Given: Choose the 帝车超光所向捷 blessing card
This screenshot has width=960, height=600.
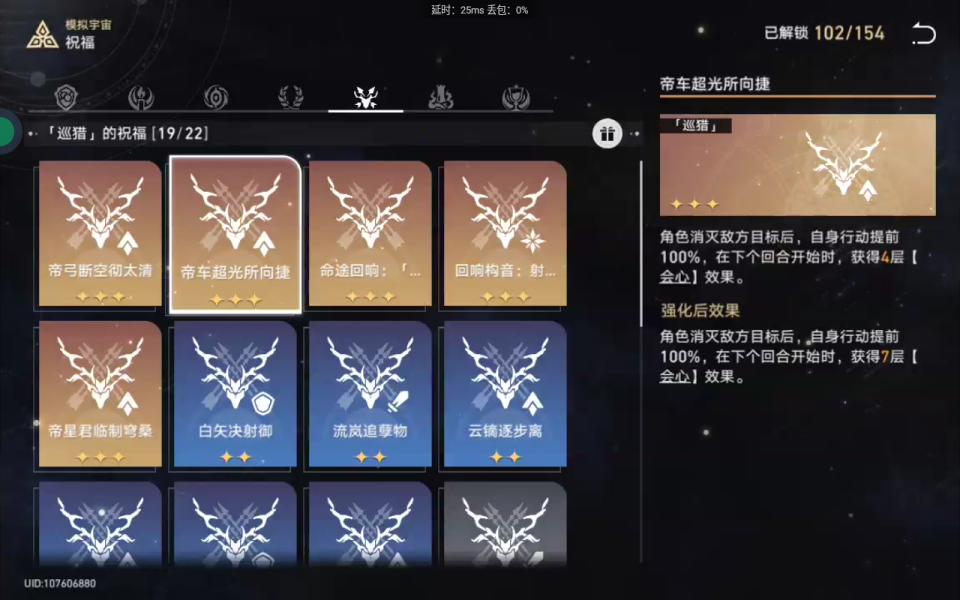Looking at the screenshot, I should [235, 234].
